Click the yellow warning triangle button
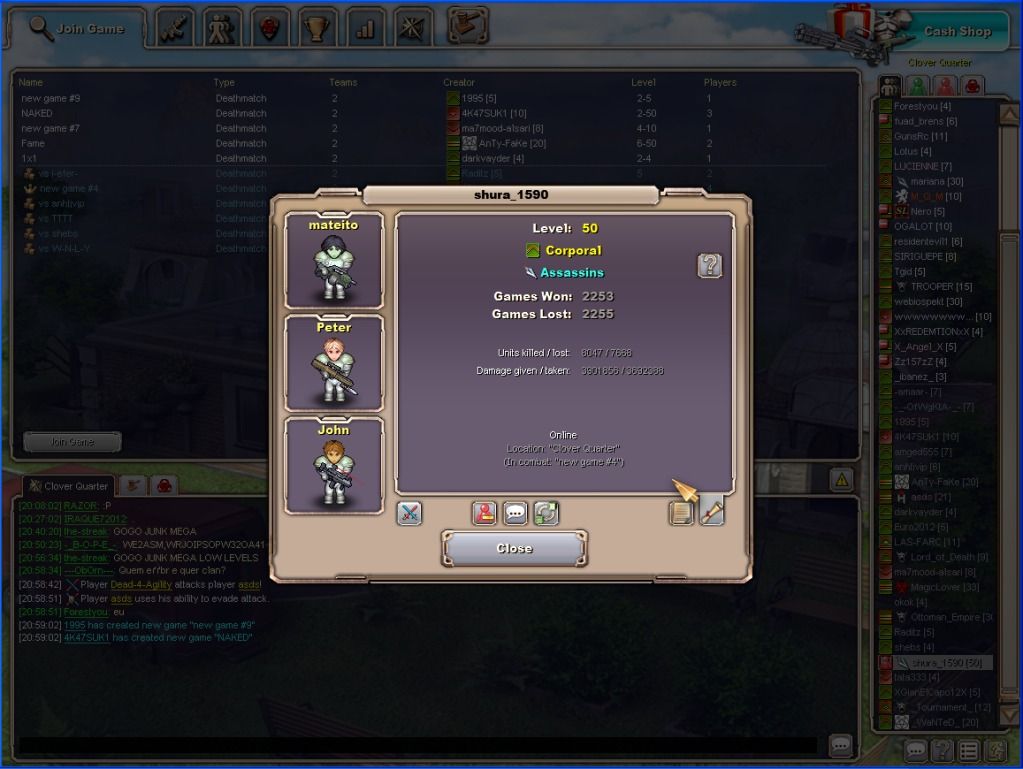The width and height of the screenshot is (1023, 769). [x=841, y=480]
